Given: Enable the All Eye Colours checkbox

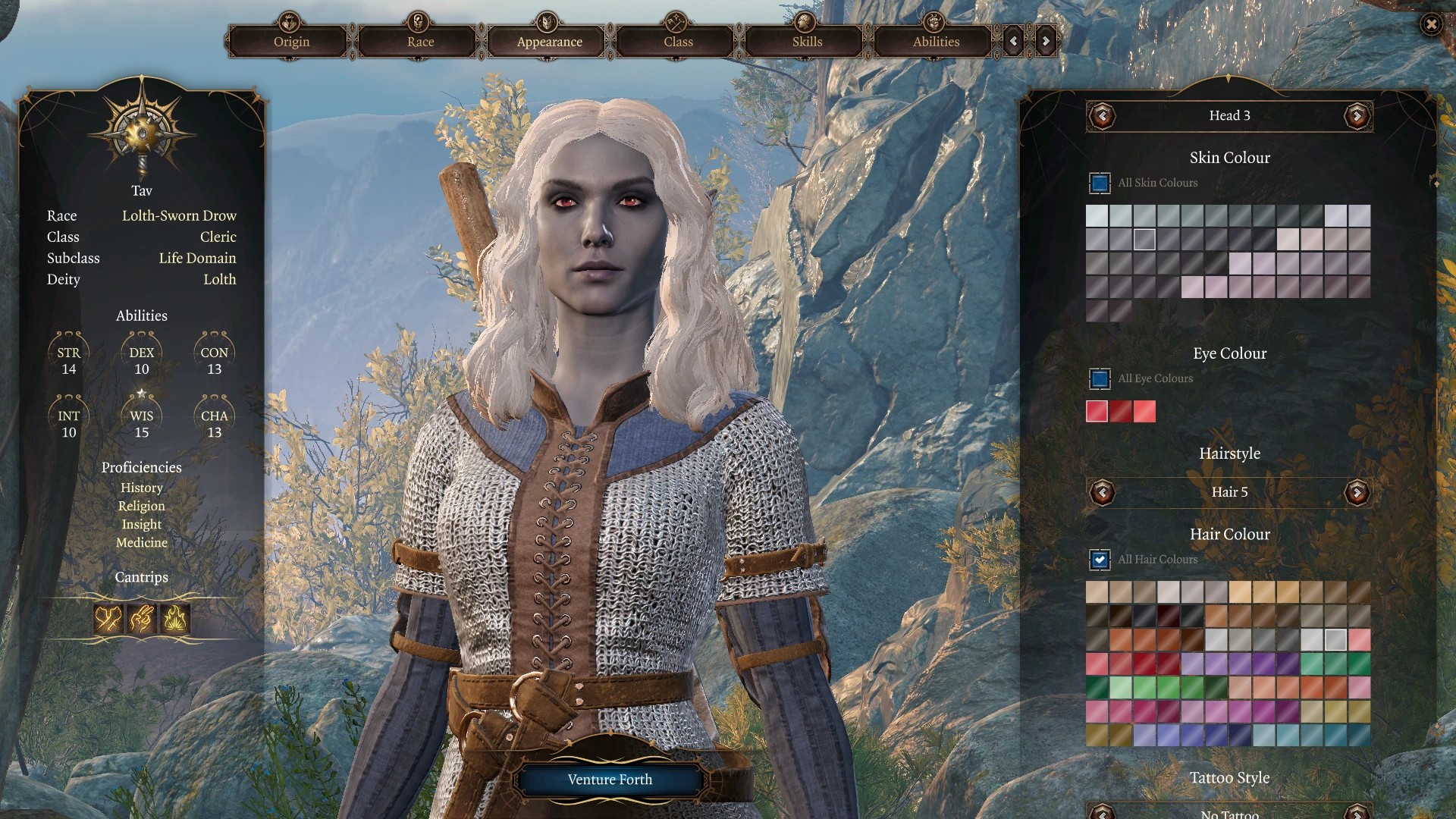Looking at the screenshot, I should pyautogui.click(x=1100, y=378).
